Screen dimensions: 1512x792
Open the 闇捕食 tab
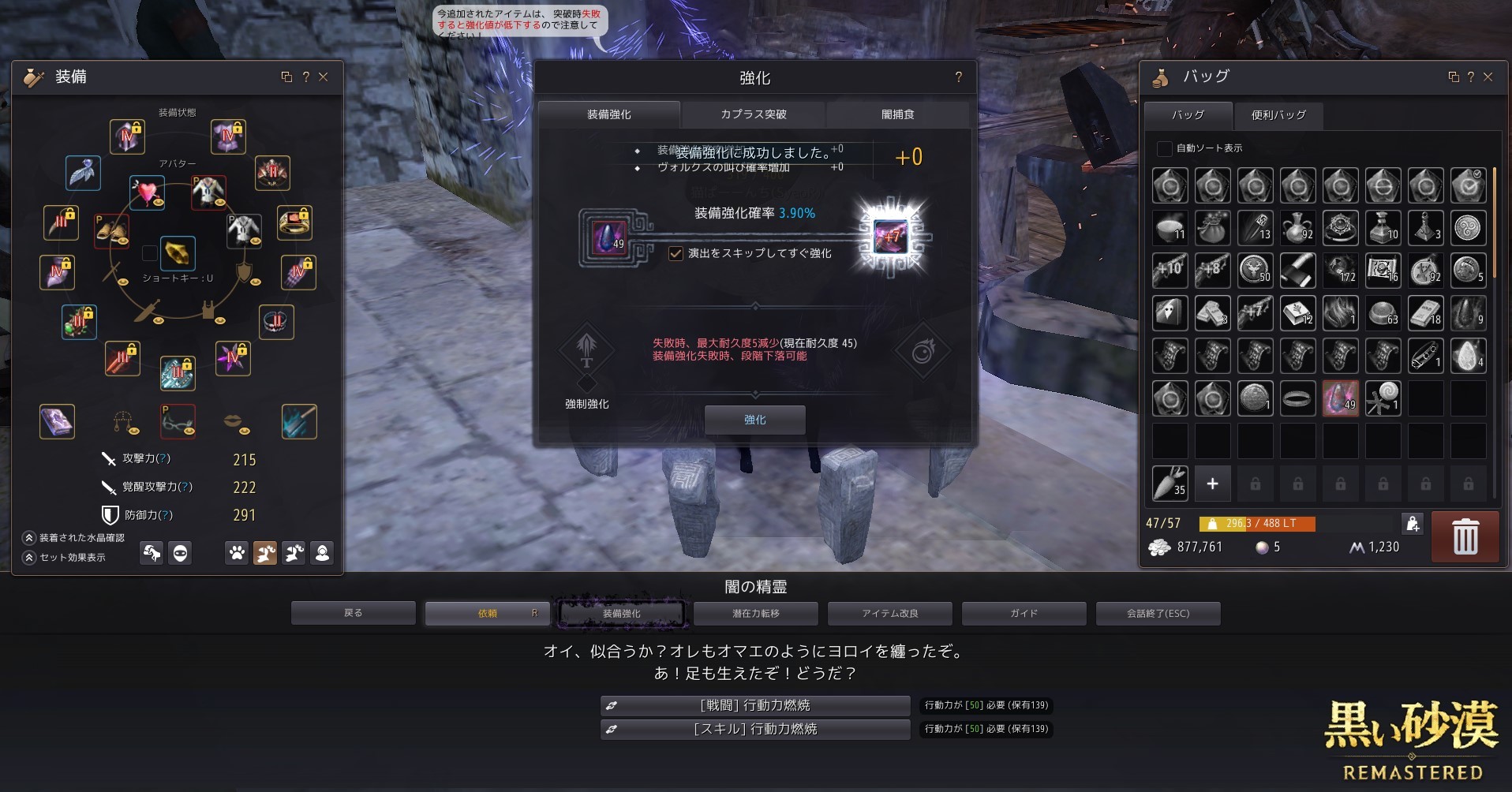click(897, 114)
